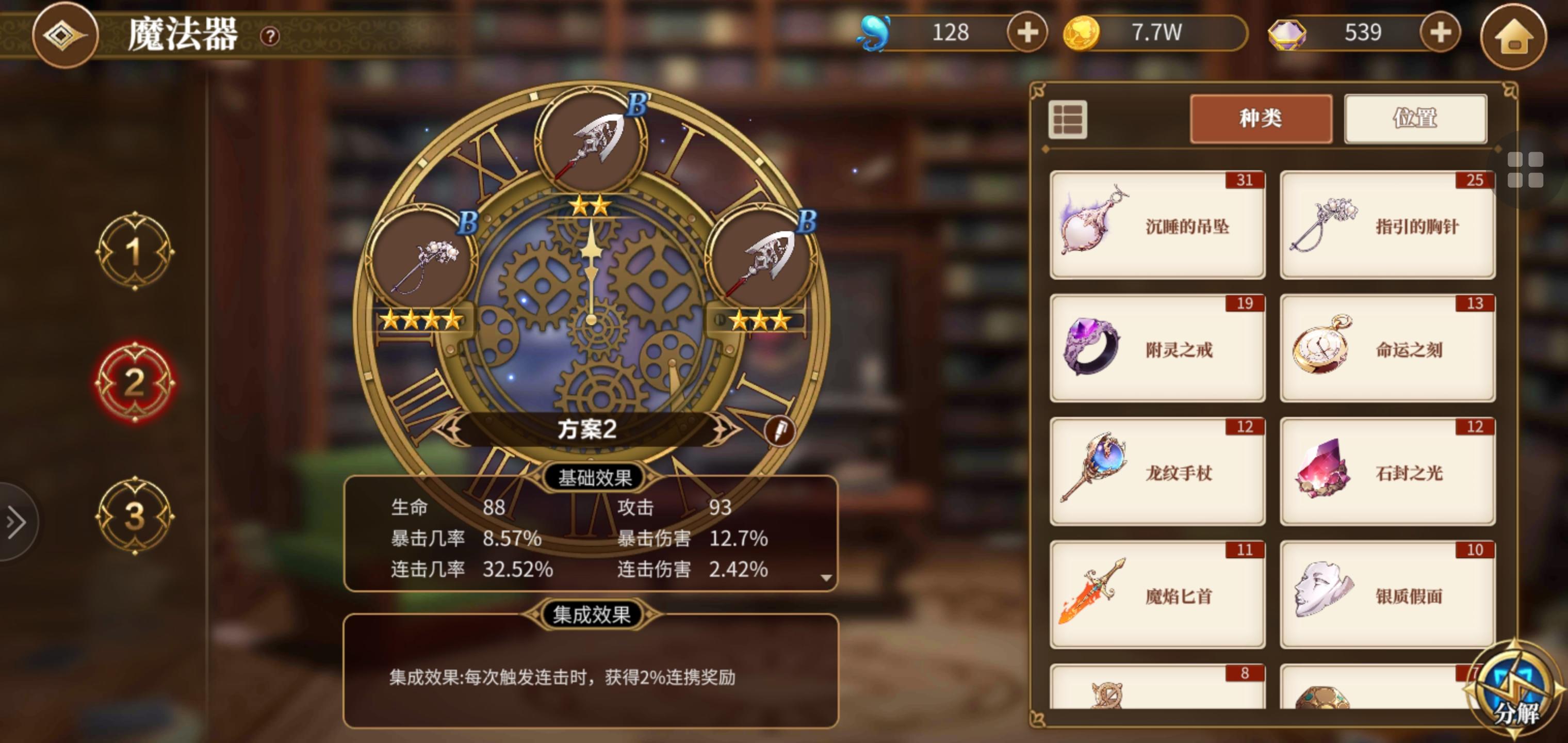Open the 附灵之戒 ring category
1568x743 pixels.
pos(1156,349)
